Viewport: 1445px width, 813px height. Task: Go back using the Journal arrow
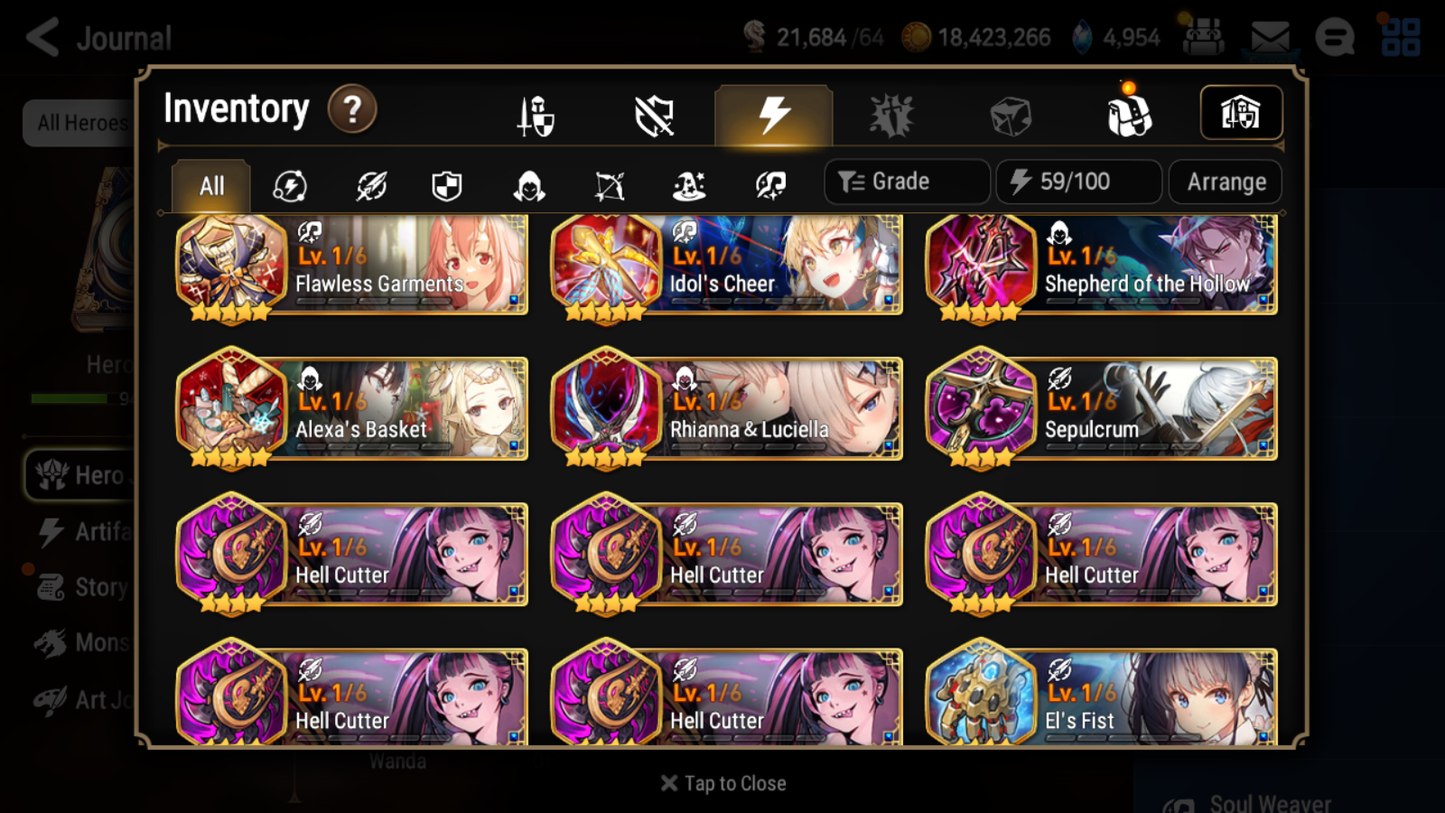[41, 37]
